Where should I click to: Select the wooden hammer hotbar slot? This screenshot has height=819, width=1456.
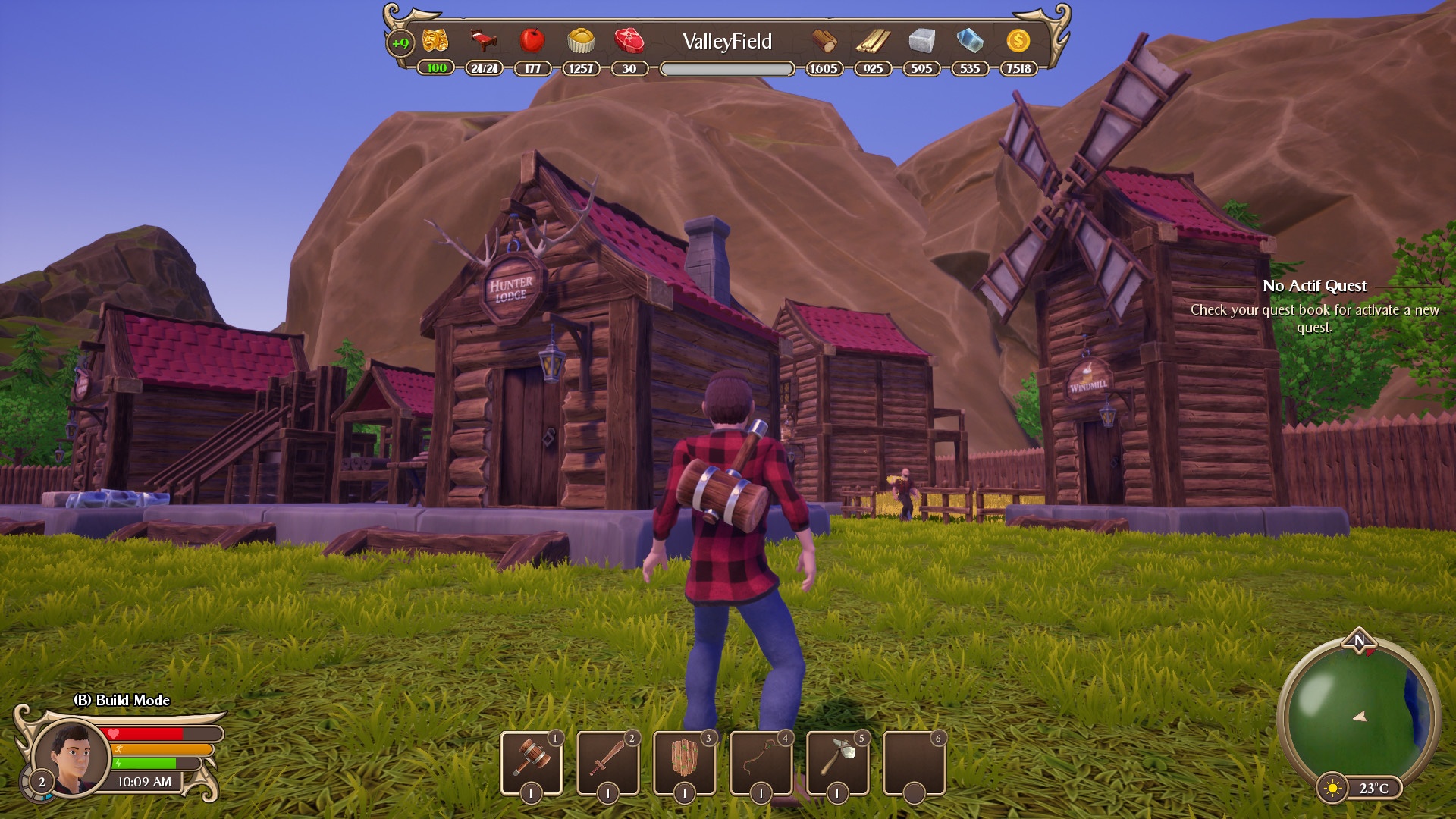pyautogui.click(x=532, y=760)
